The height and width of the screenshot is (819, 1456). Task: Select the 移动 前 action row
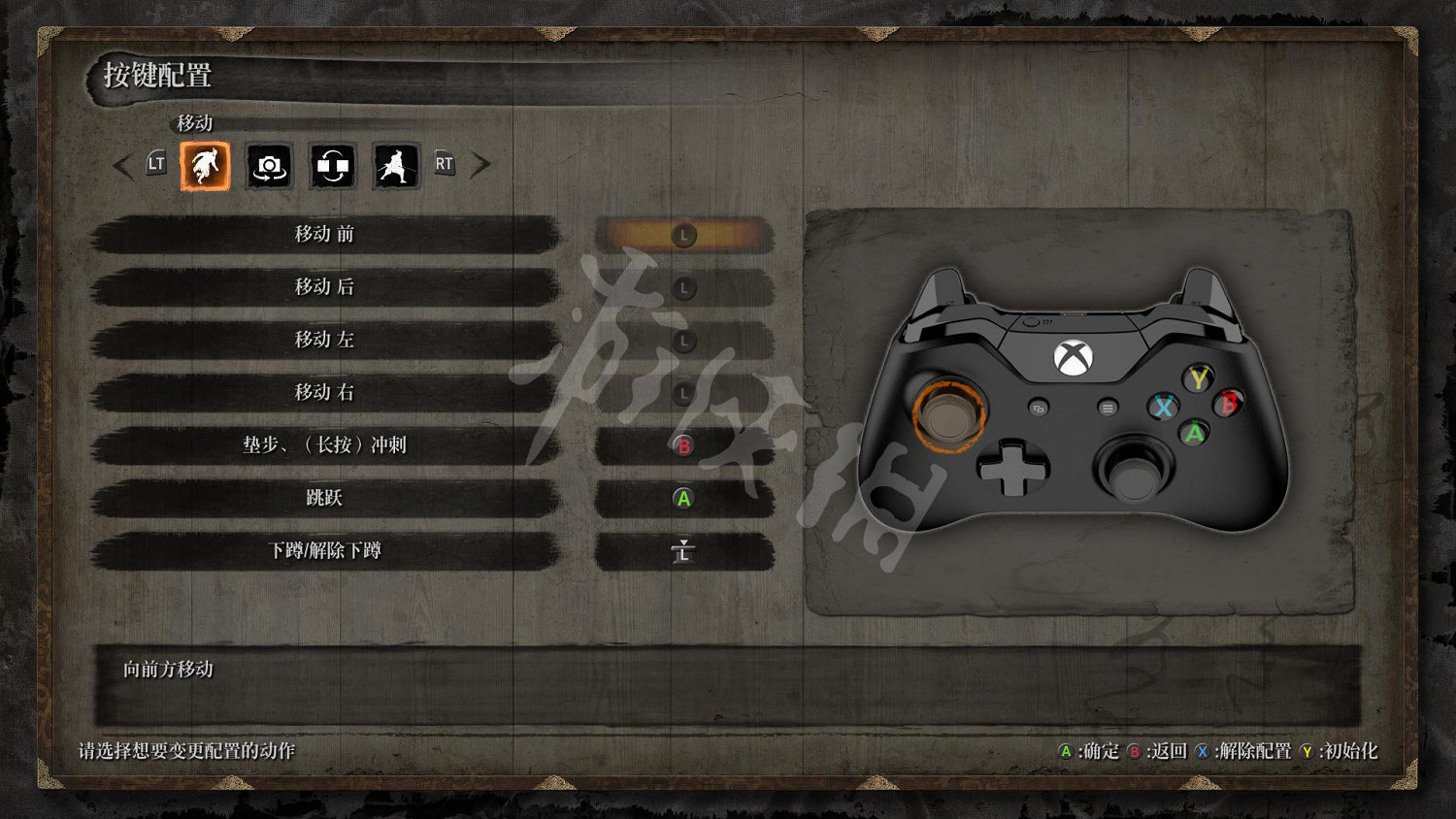tap(325, 235)
